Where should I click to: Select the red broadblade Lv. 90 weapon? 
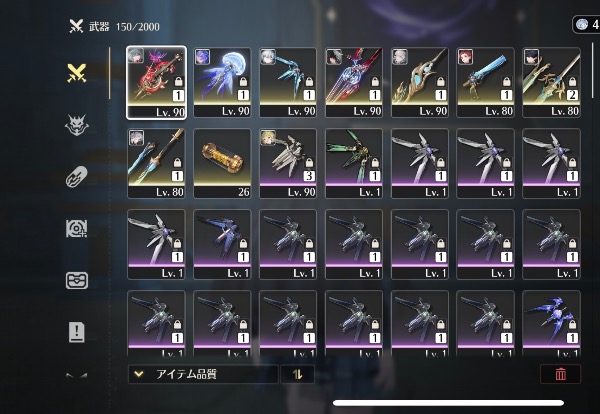156,82
